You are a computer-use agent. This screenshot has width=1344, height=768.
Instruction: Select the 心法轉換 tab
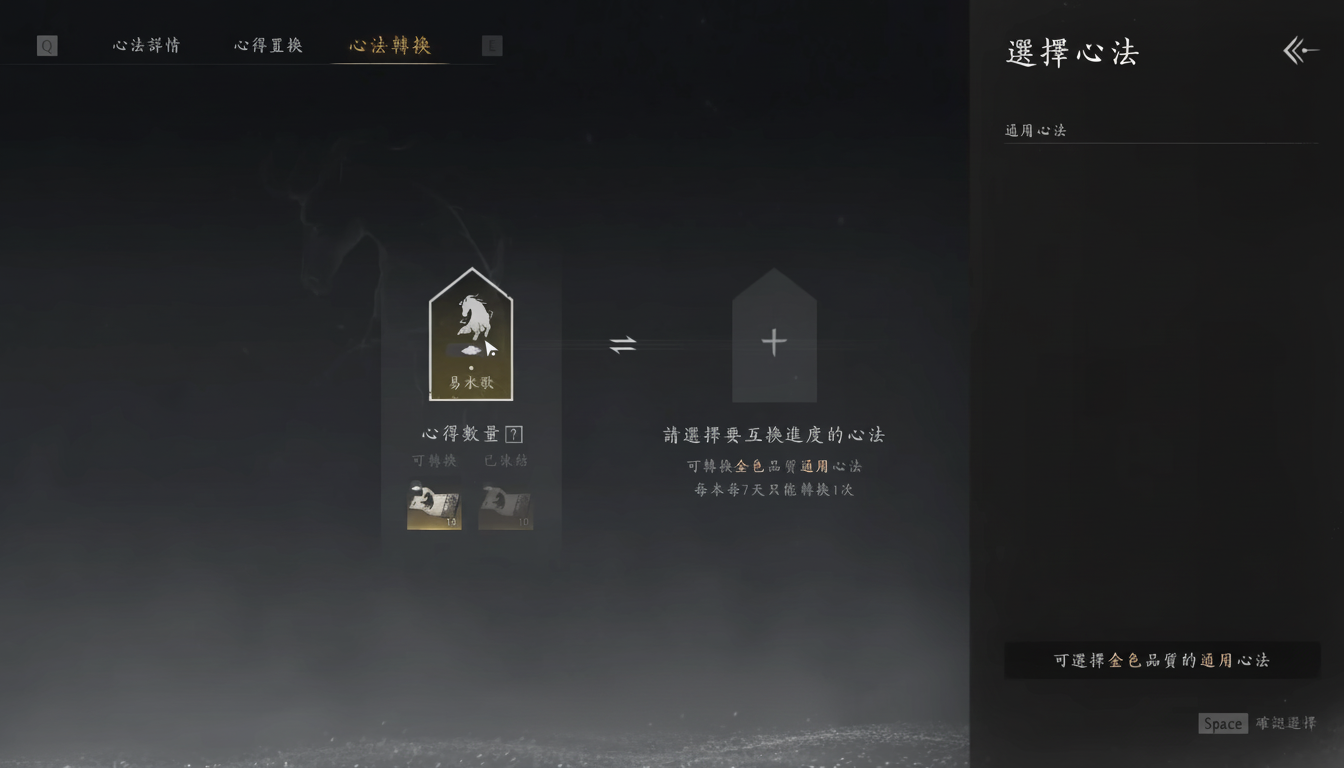tap(389, 45)
